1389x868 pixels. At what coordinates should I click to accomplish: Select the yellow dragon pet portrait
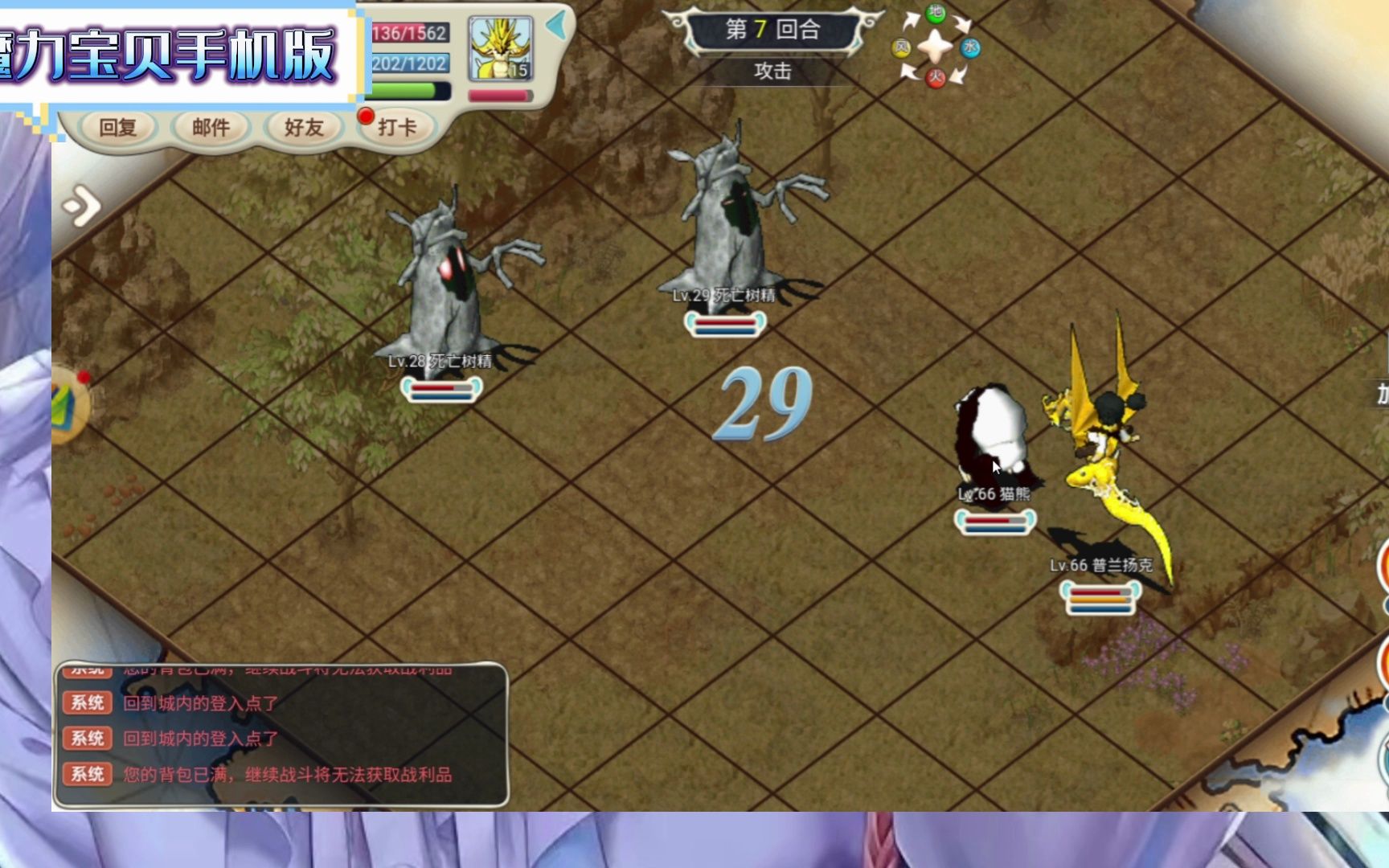[x=500, y=48]
